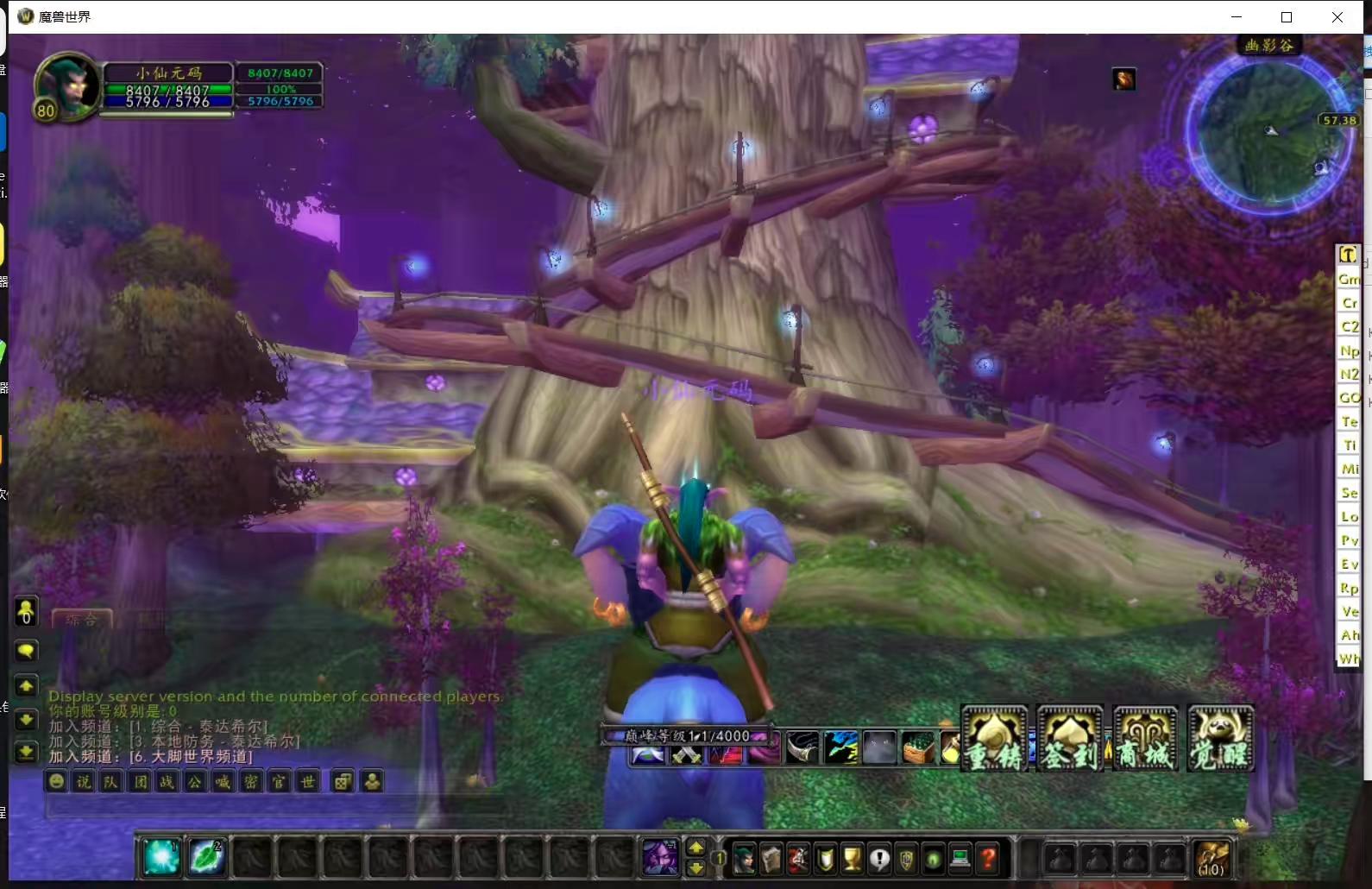Select the 世 world channel button

(307, 782)
